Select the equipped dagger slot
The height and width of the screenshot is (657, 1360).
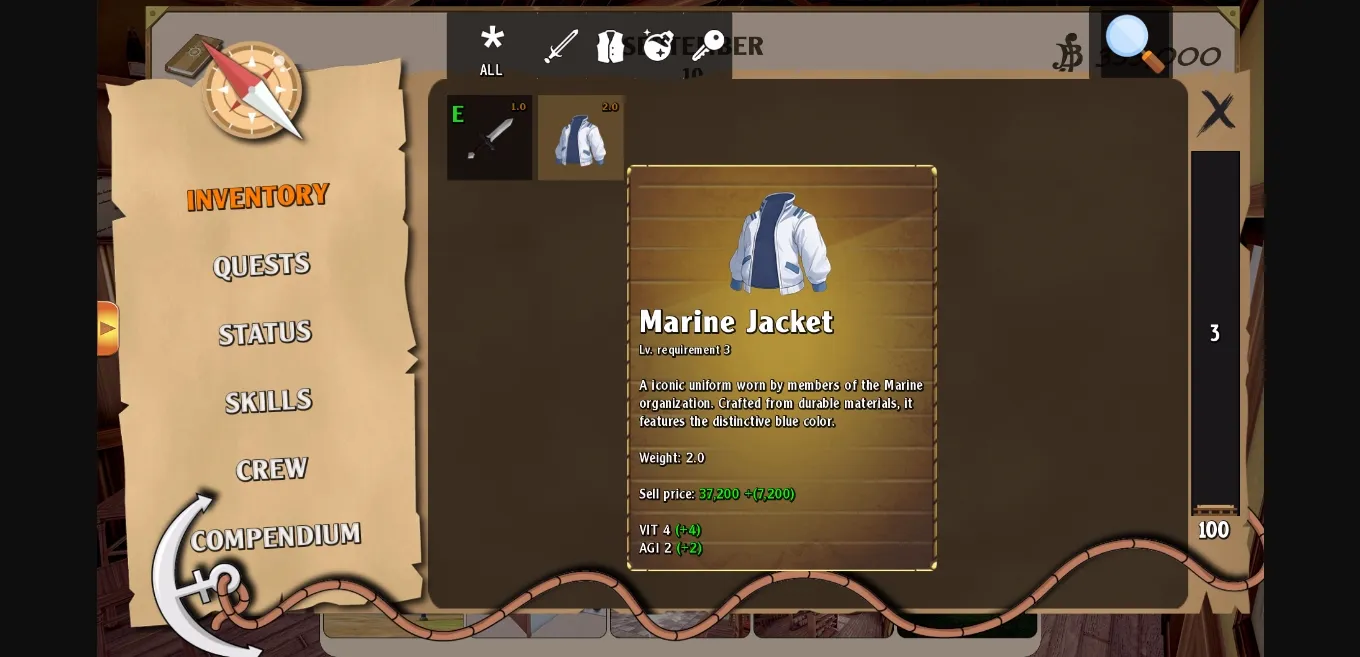tap(489, 138)
